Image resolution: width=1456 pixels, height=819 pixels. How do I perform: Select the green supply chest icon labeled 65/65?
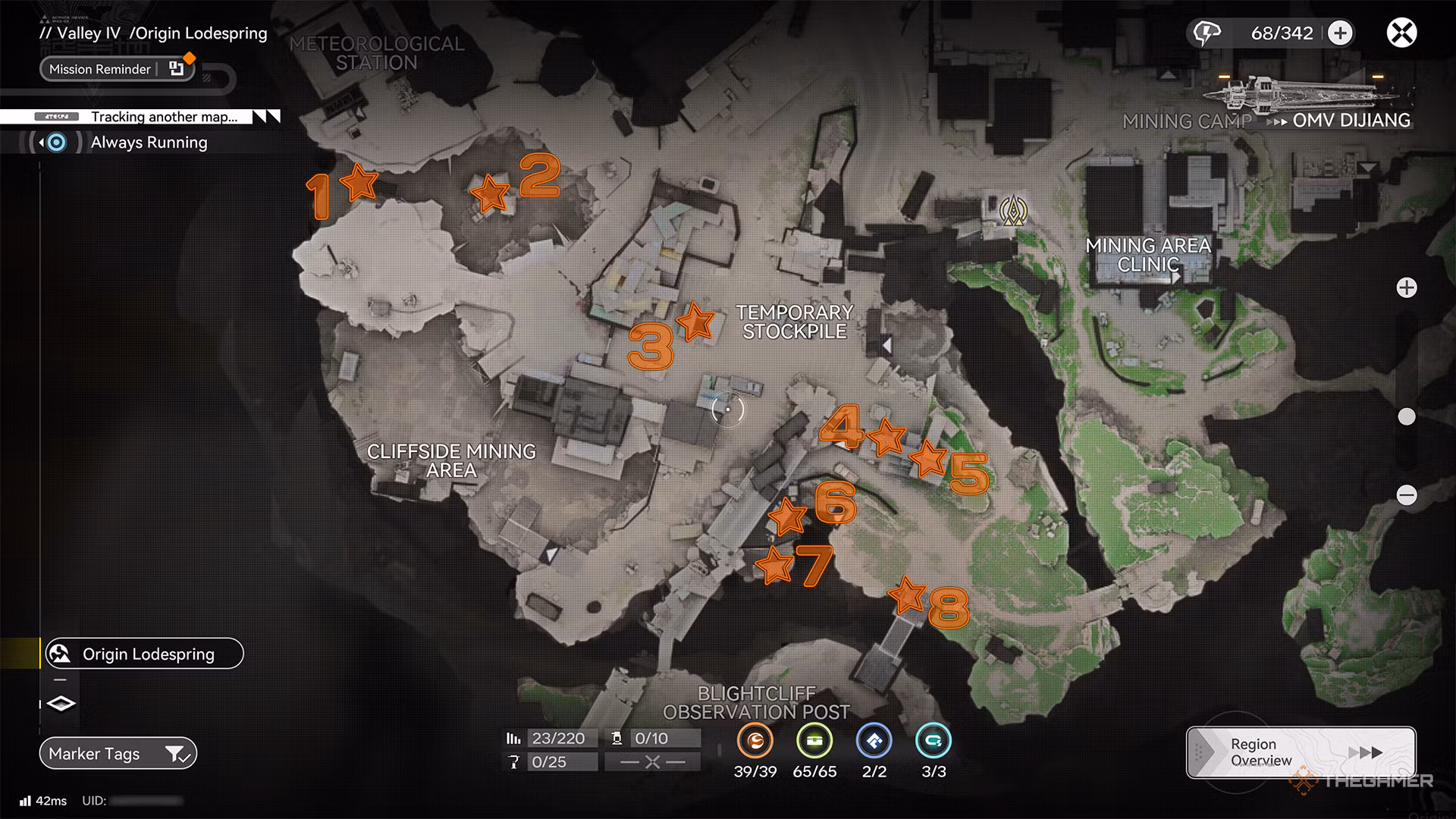pos(814,742)
